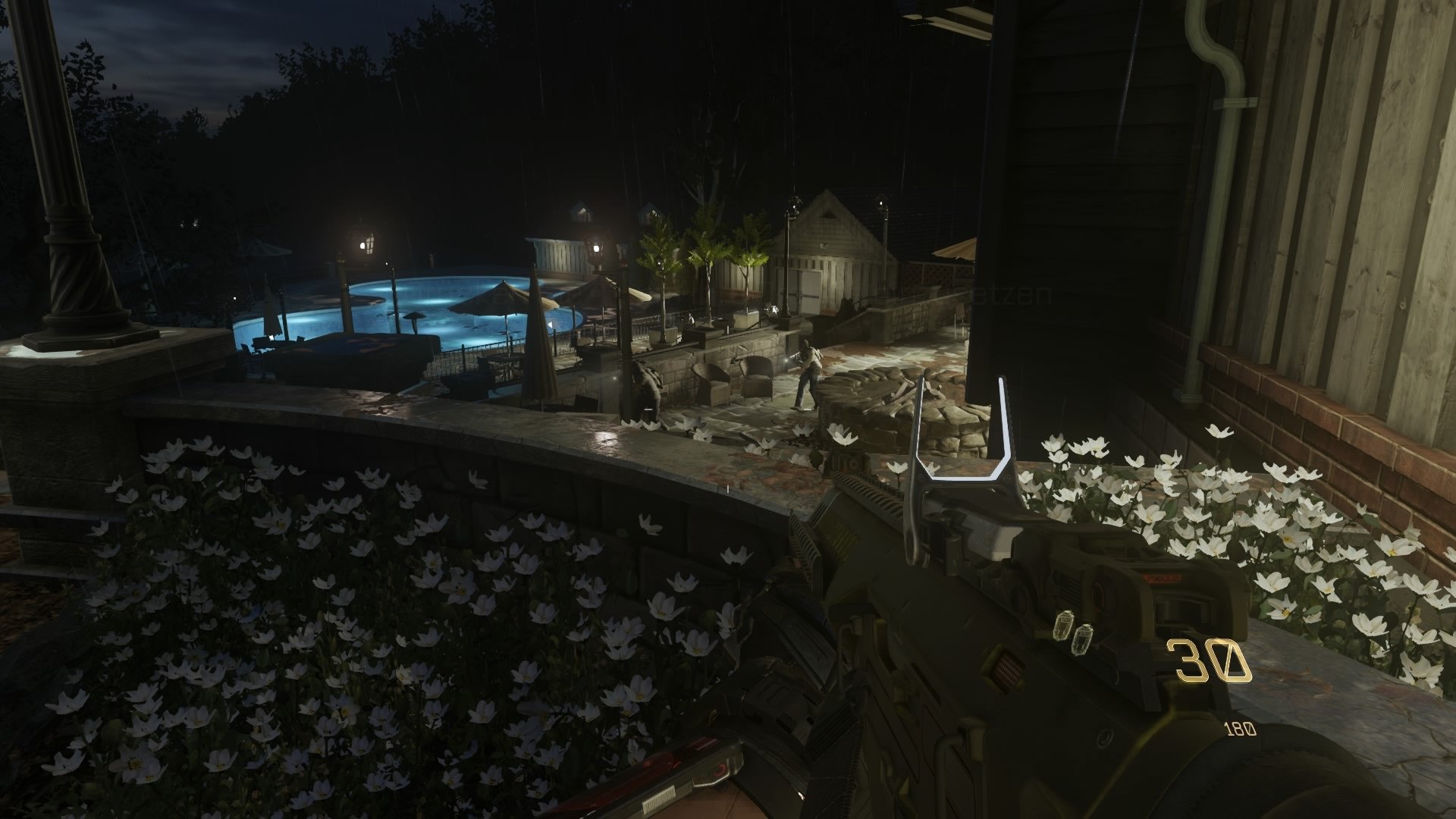Select the second grenade indicator icon
Screen dimensions: 1456x819
coord(1083,641)
